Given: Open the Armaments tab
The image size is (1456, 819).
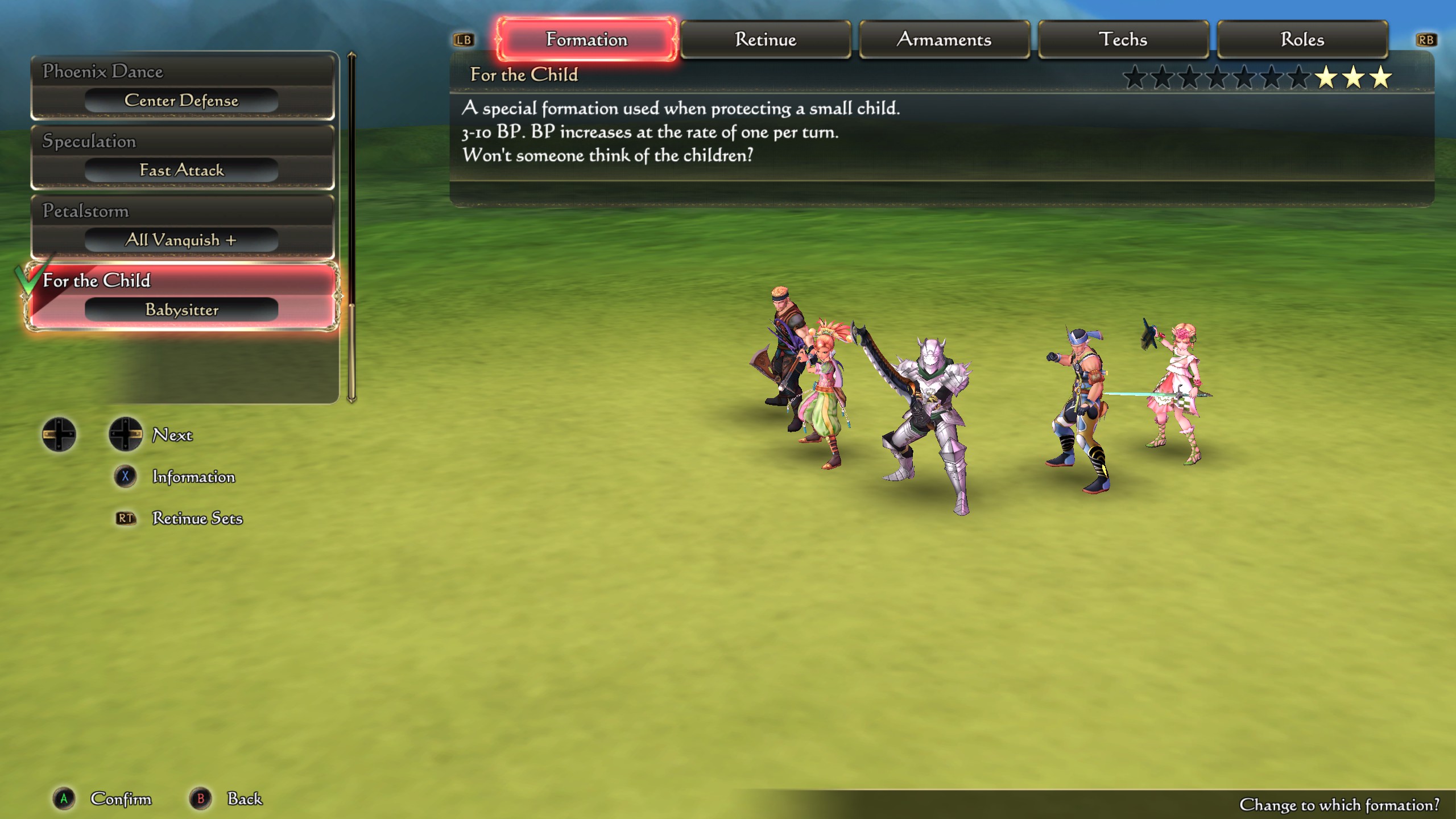Looking at the screenshot, I should click(945, 39).
